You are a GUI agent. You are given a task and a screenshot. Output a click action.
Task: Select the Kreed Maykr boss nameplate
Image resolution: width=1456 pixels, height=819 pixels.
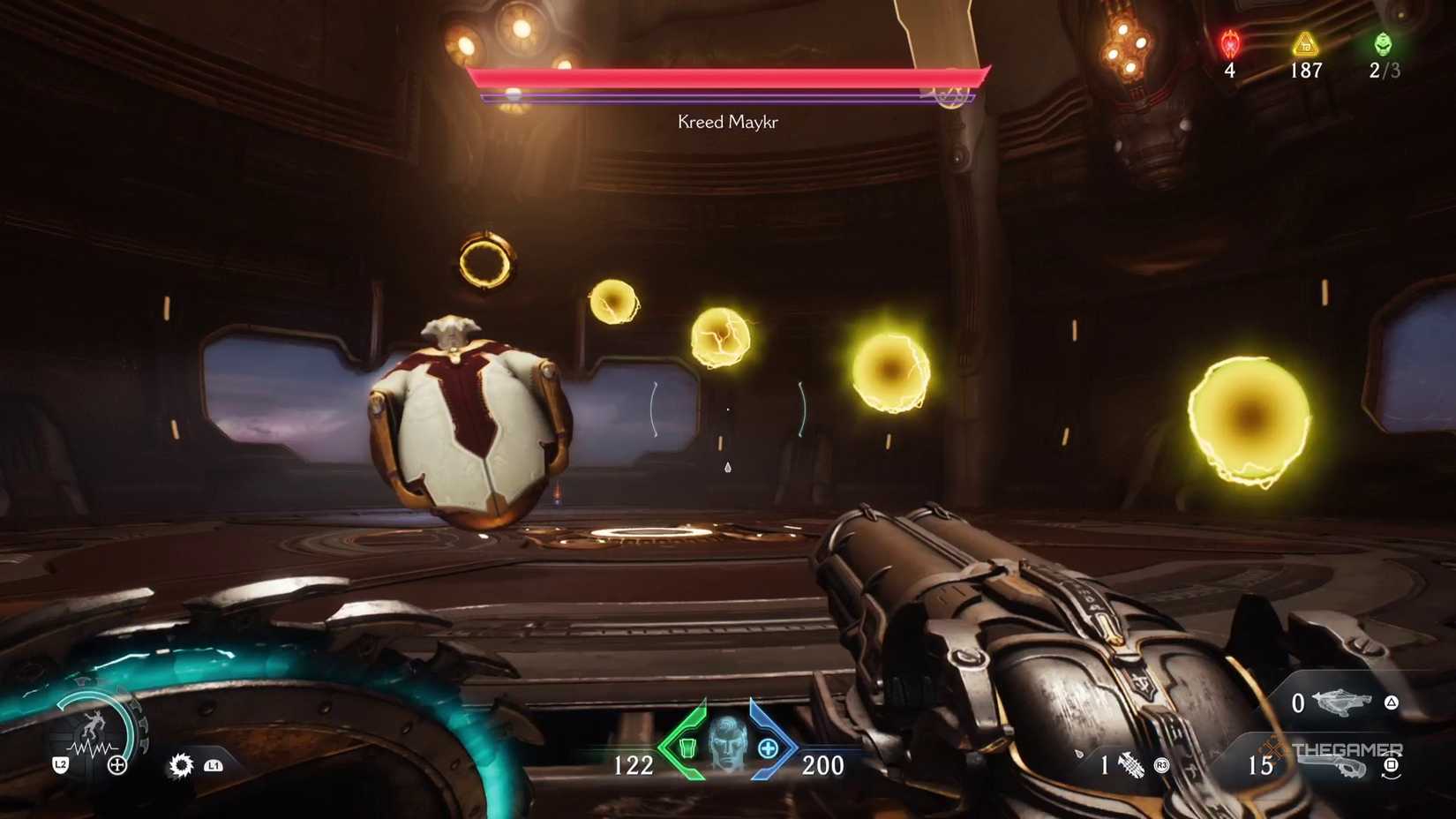tap(726, 121)
